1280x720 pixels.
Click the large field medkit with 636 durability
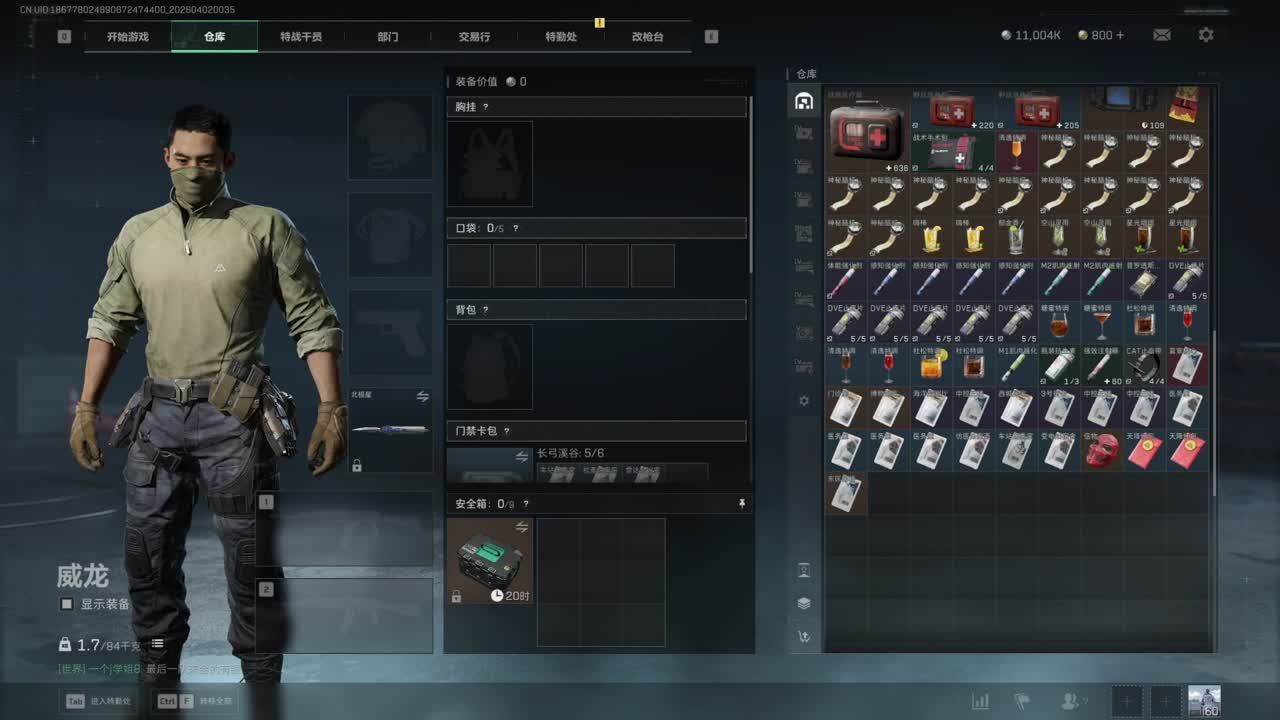tap(868, 132)
